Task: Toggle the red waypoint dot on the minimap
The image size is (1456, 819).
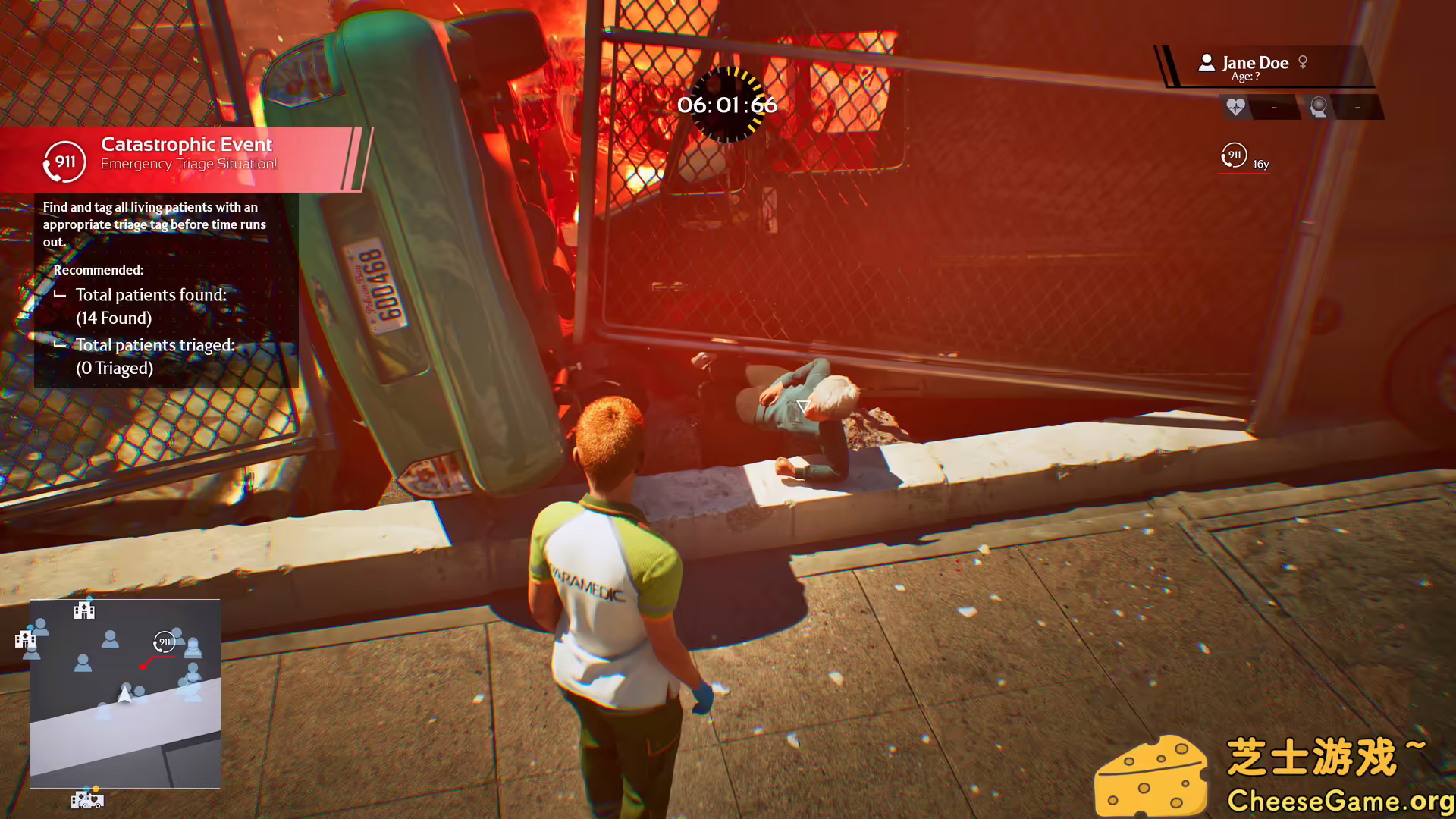Action: point(144,667)
